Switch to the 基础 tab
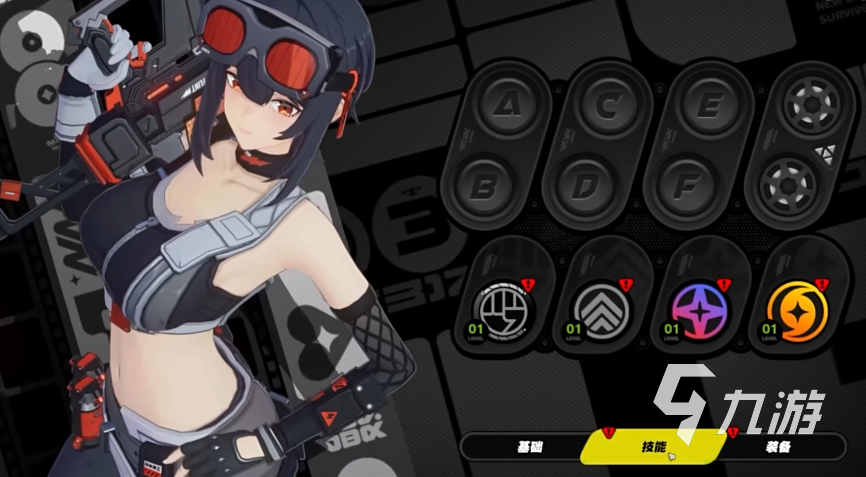Image resolution: width=866 pixels, height=477 pixels. click(x=526, y=446)
